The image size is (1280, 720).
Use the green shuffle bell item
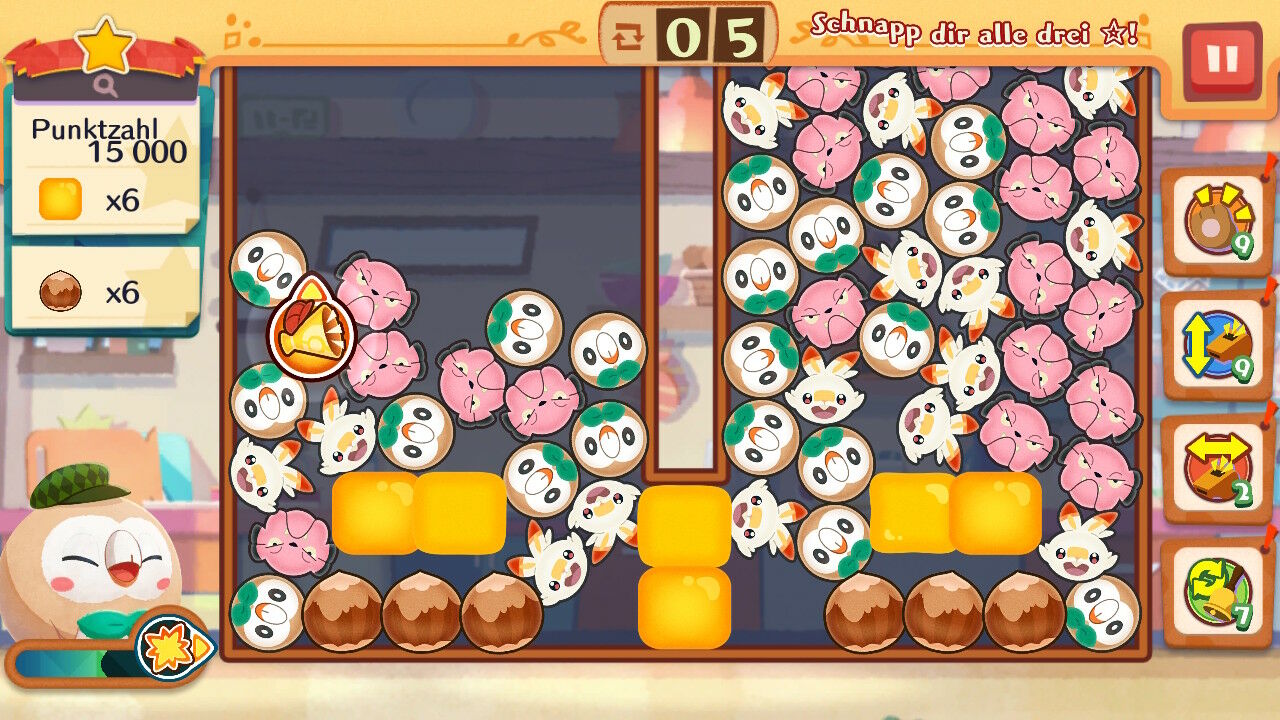tap(1216, 592)
